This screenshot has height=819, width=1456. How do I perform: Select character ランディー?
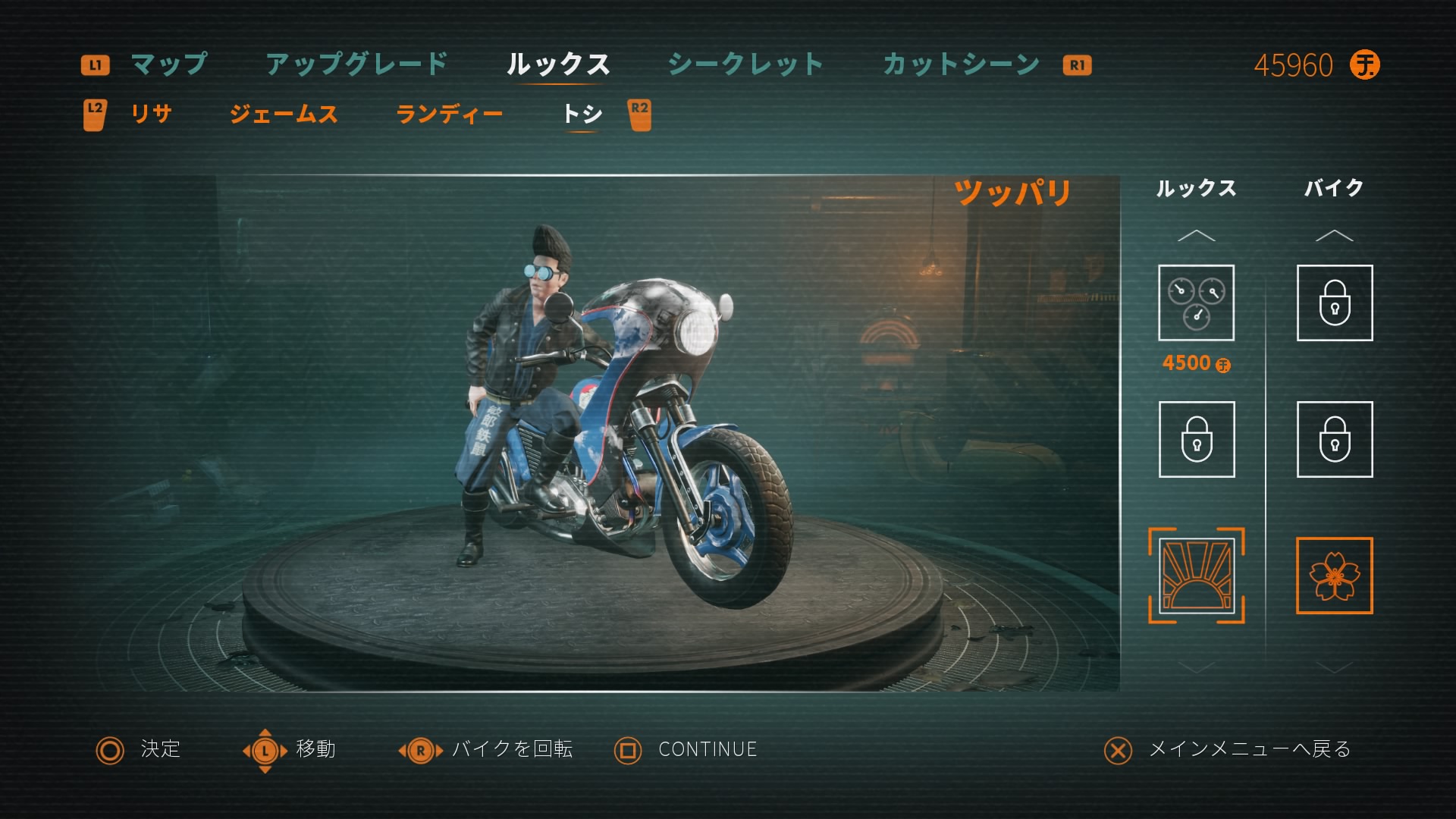[449, 115]
